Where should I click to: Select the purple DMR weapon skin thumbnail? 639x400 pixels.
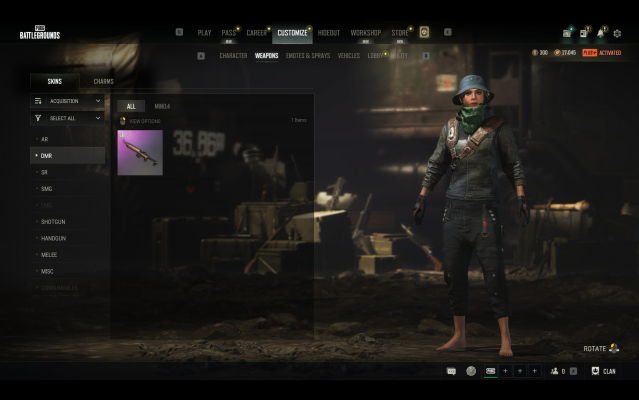(x=140, y=153)
